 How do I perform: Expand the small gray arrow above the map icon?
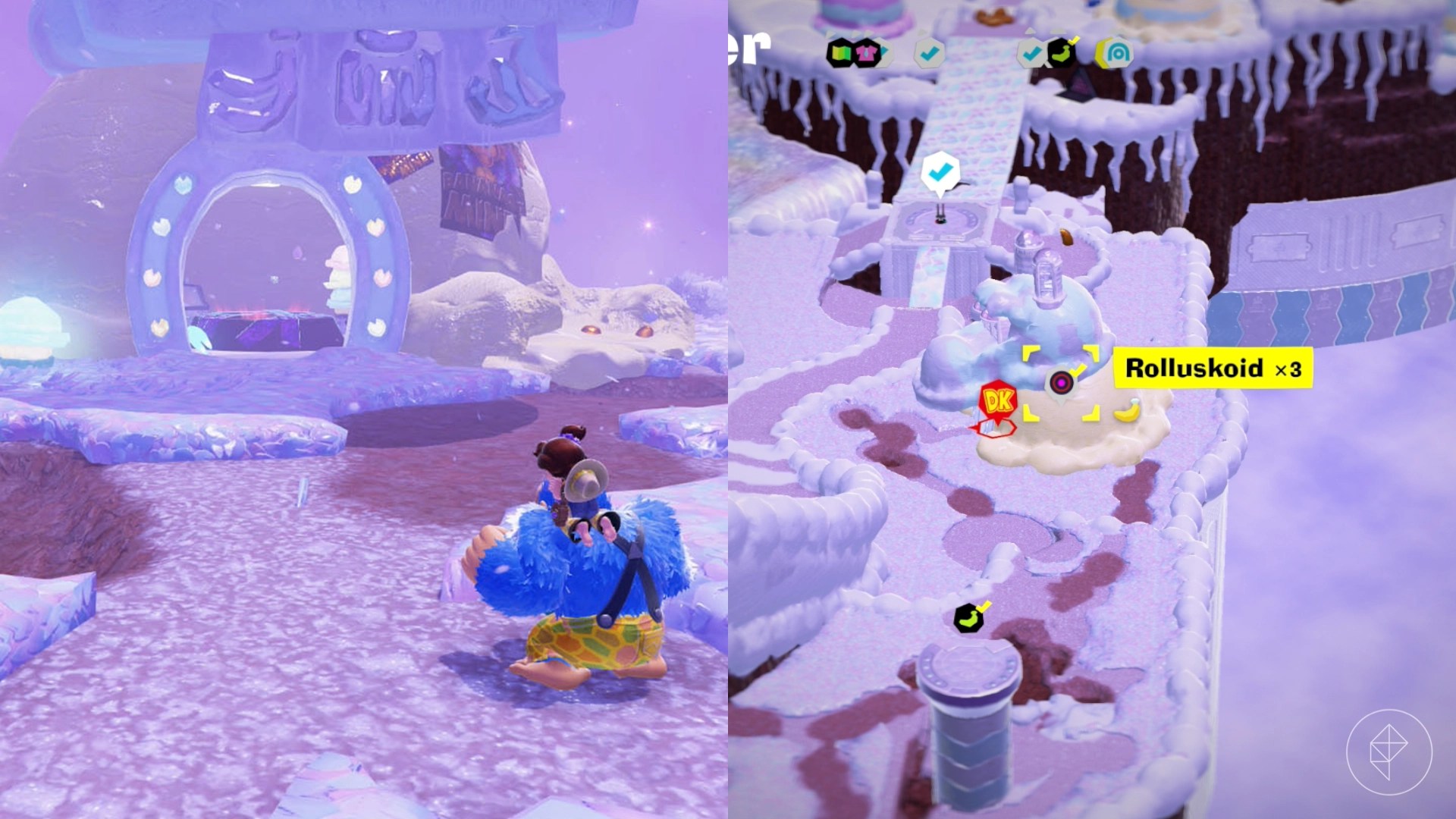tap(831, 33)
